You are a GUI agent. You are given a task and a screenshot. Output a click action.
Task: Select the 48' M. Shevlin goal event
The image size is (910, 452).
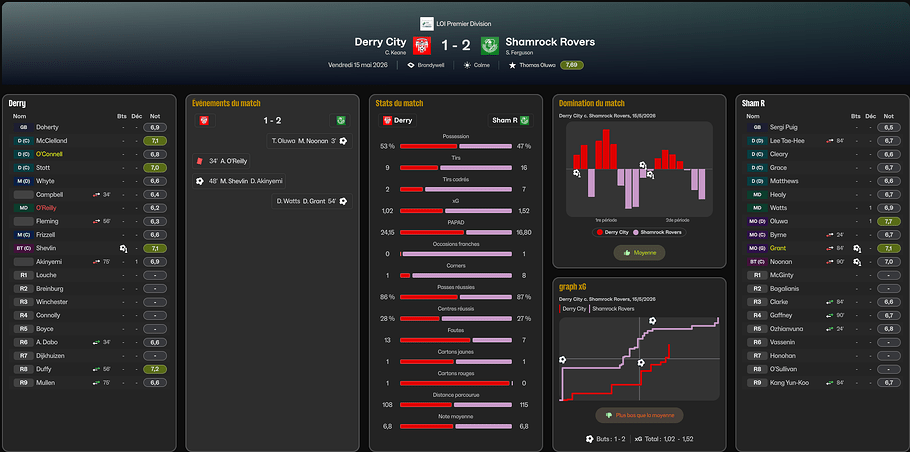[240, 181]
